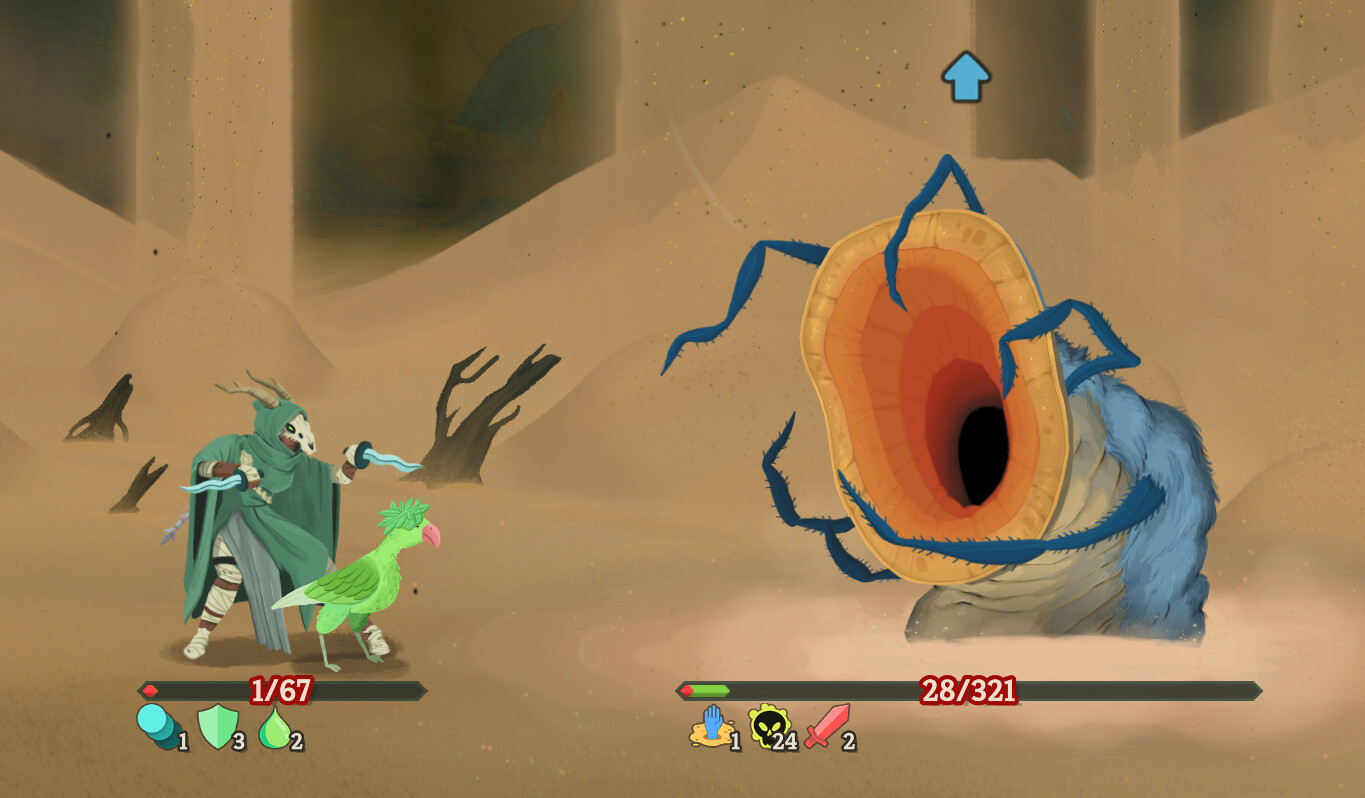
Task: Click the blue up-arrow enemy intent icon
Action: tap(966, 77)
